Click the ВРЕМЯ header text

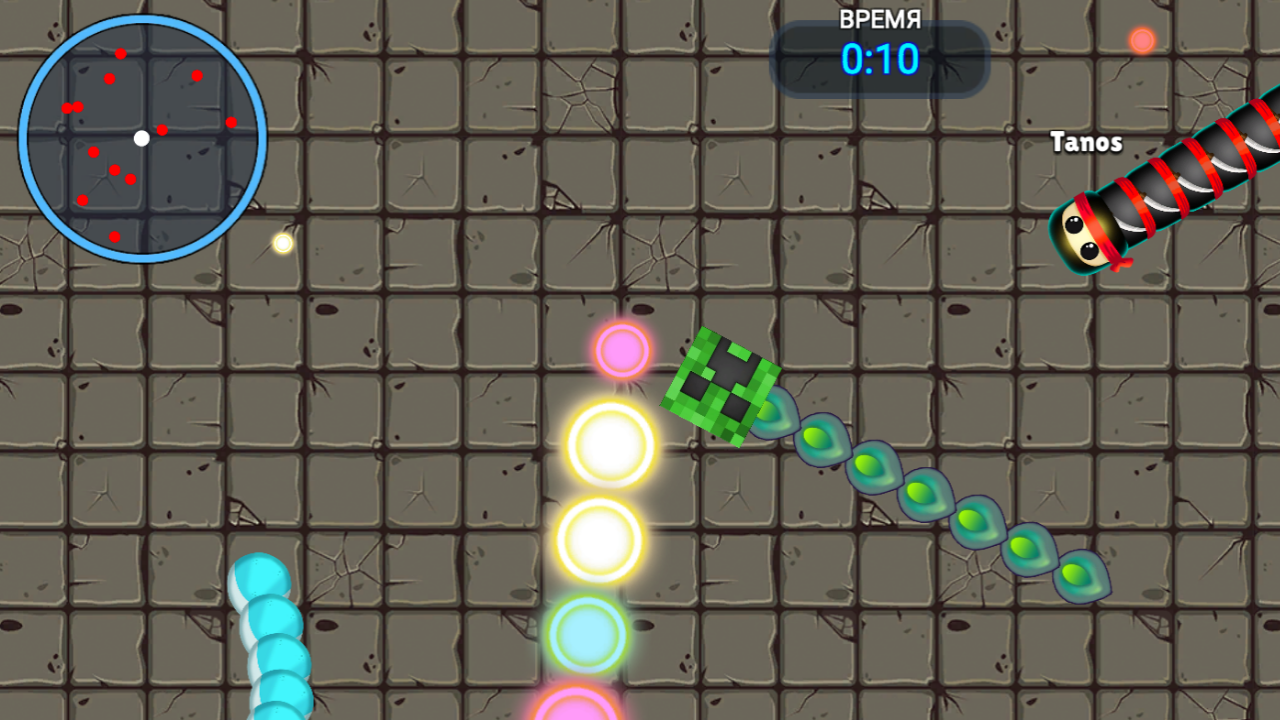pos(878,20)
